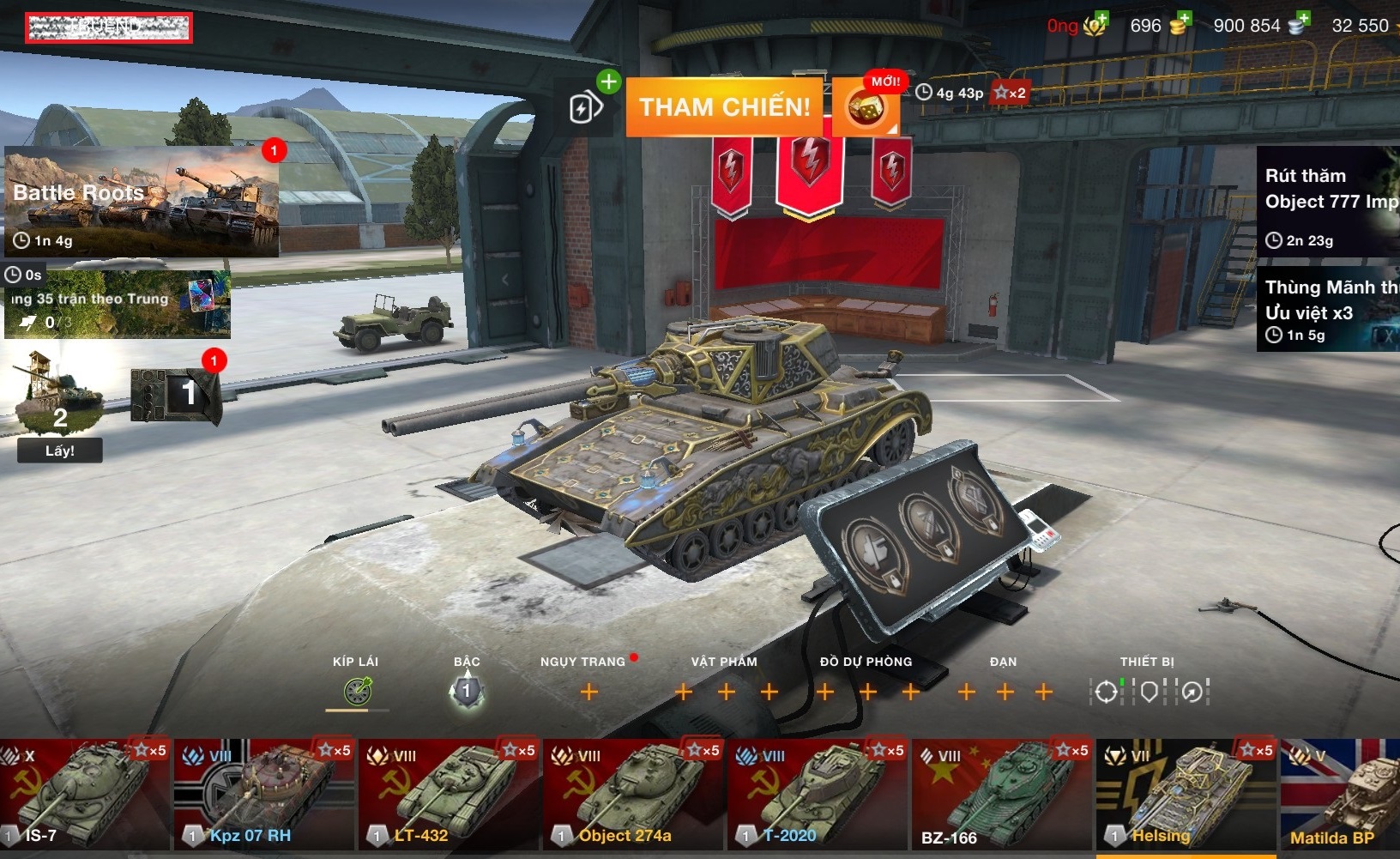This screenshot has height=859, width=1400.
Task: Select the BZ-166 tank card
Action: [1002, 795]
